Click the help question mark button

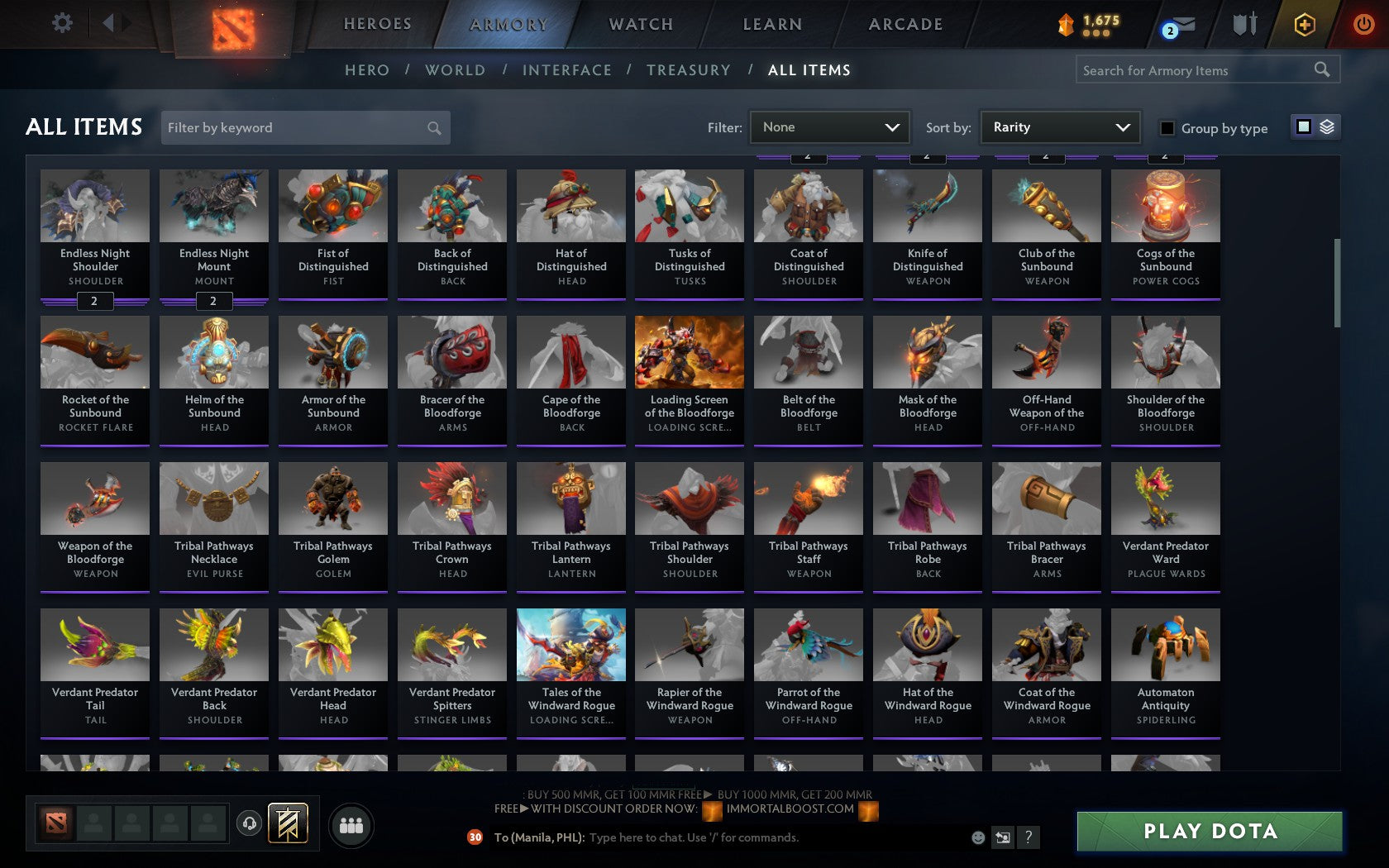[x=1028, y=837]
